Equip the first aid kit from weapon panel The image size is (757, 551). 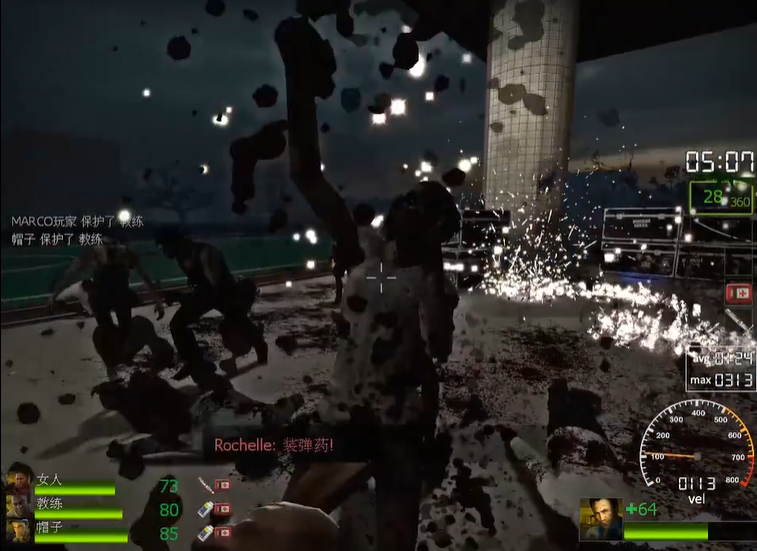point(739,293)
